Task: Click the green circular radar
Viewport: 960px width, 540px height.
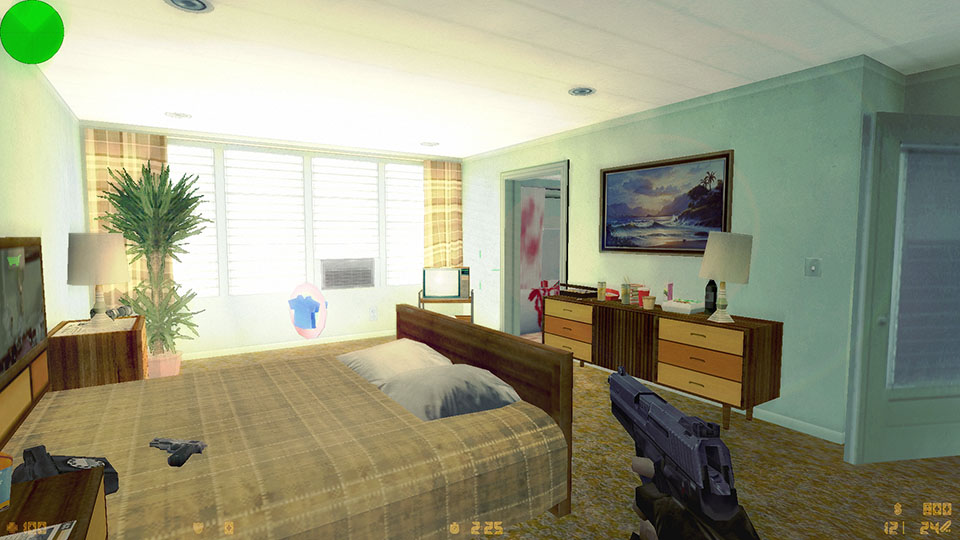Action: 31,31
